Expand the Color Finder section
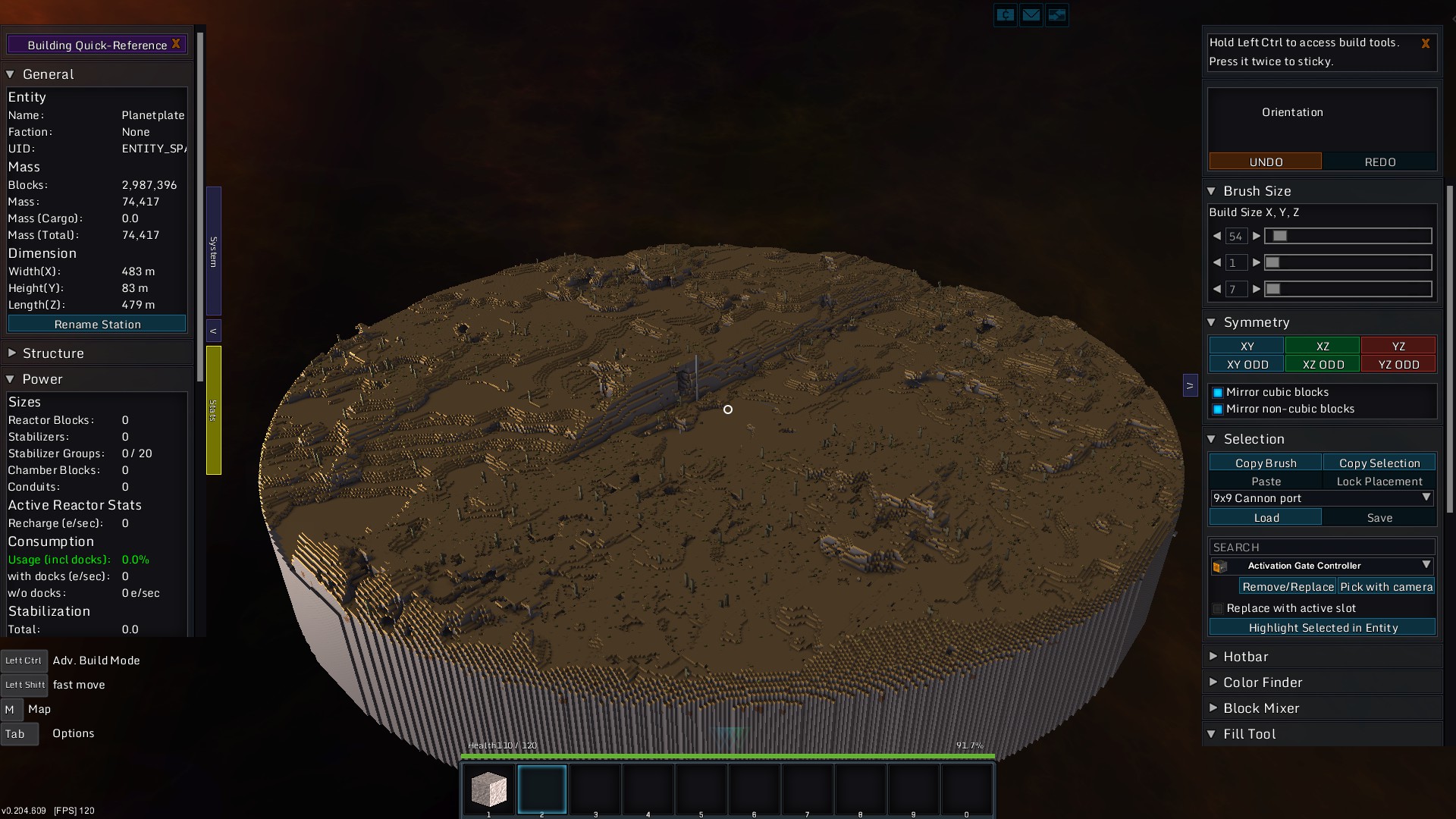This screenshot has width=1456, height=819. coord(1262,682)
